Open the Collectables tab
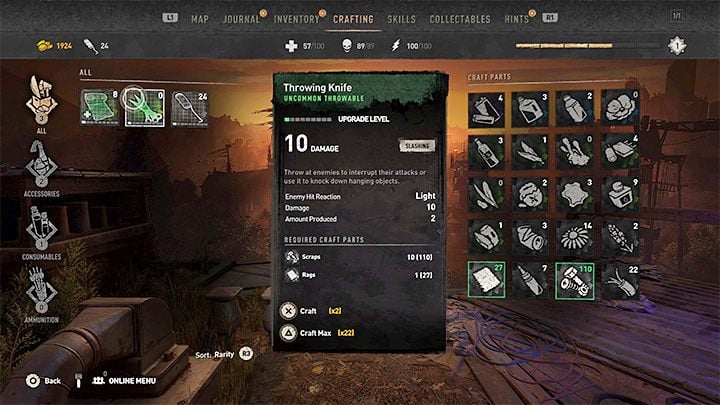The width and height of the screenshot is (720, 405). [x=460, y=19]
